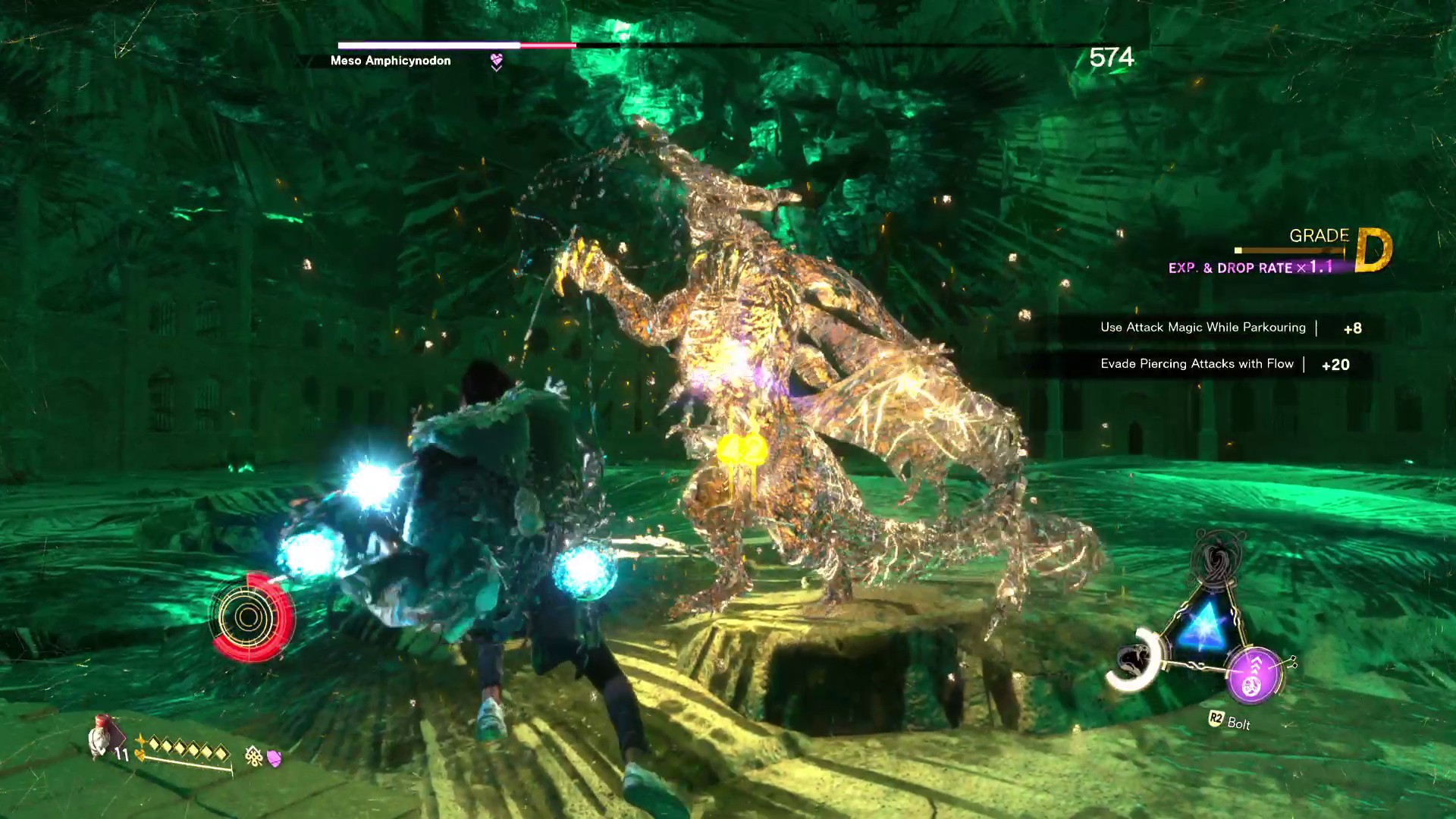1456x819 pixels.
Task: Open the 'Use Attack Magic While Parkouring' bonus
Action: 1203,328
